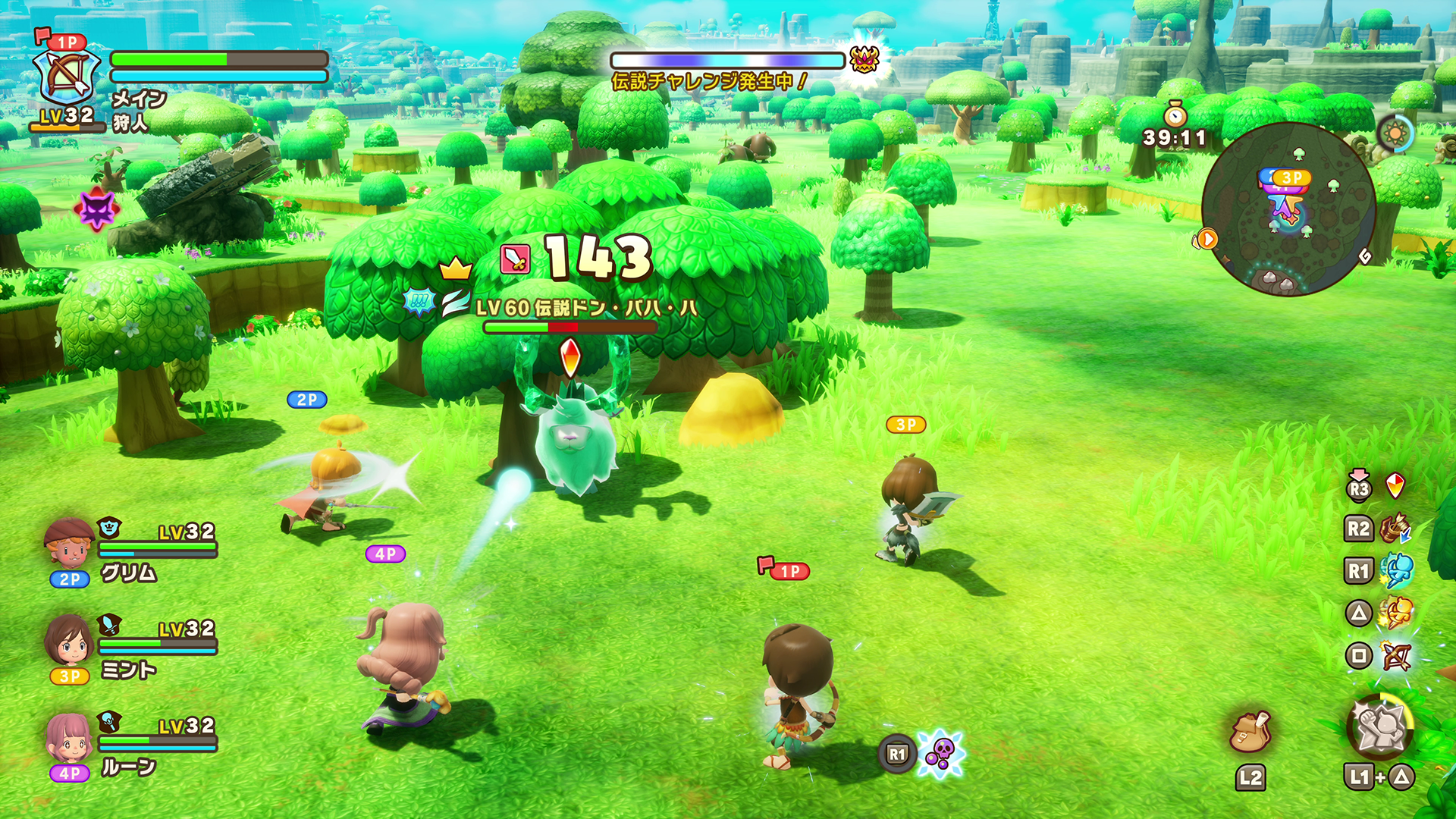Select the 3P marker on the minimap
Image resolution: width=1456 pixels, height=819 pixels.
[x=1291, y=177]
